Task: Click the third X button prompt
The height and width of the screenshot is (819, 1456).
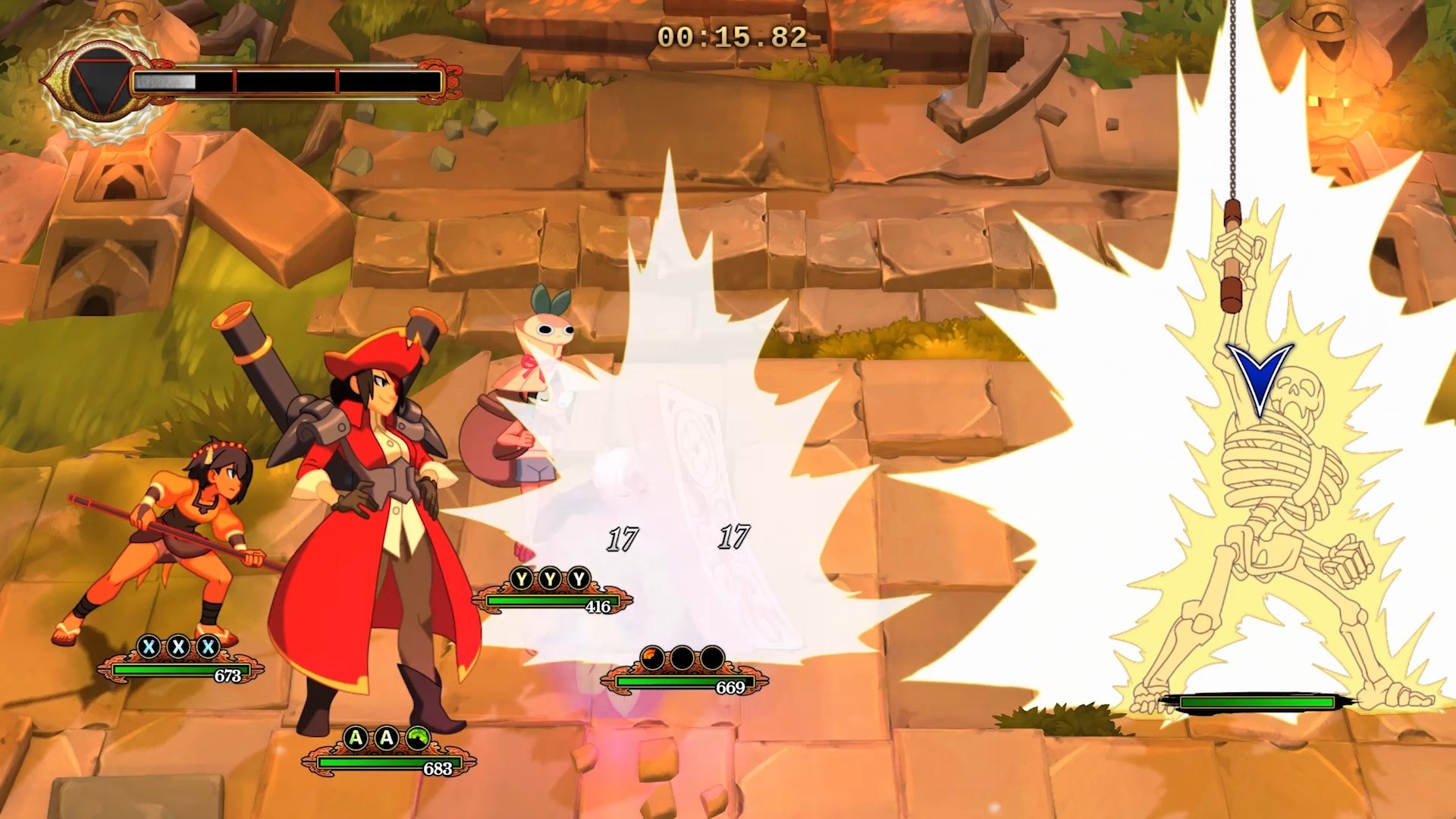Action: (x=209, y=647)
